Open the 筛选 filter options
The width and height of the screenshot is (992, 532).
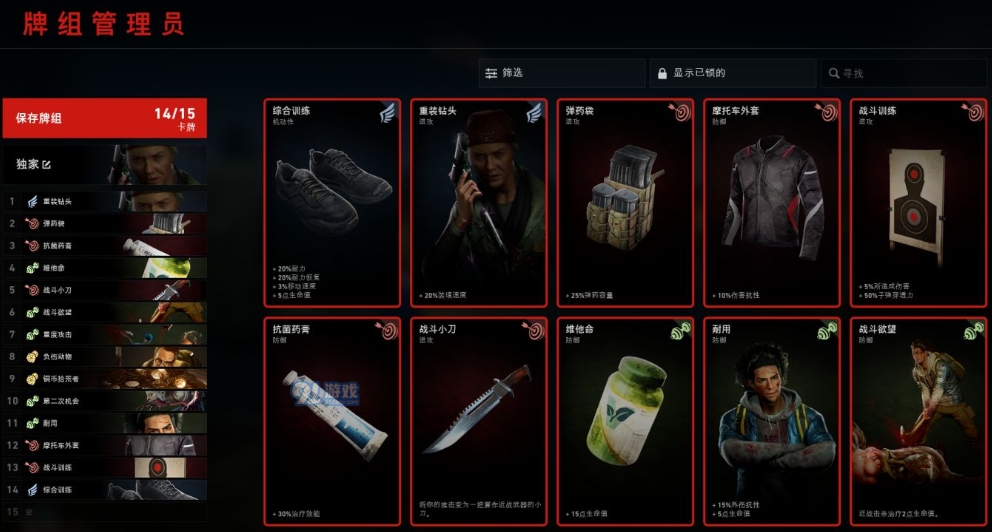(561, 73)
